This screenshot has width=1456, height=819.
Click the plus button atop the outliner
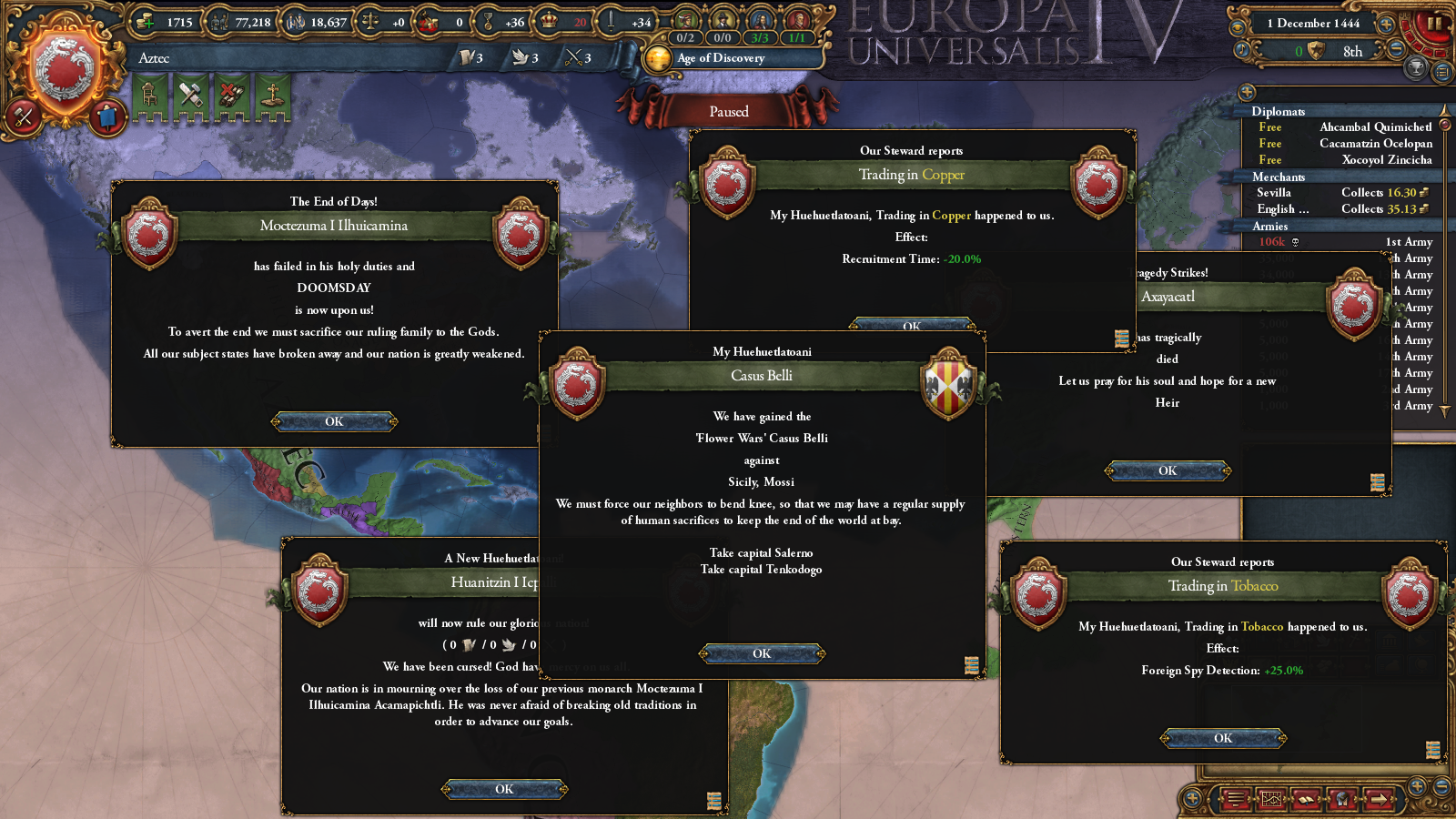point(1247,92)
